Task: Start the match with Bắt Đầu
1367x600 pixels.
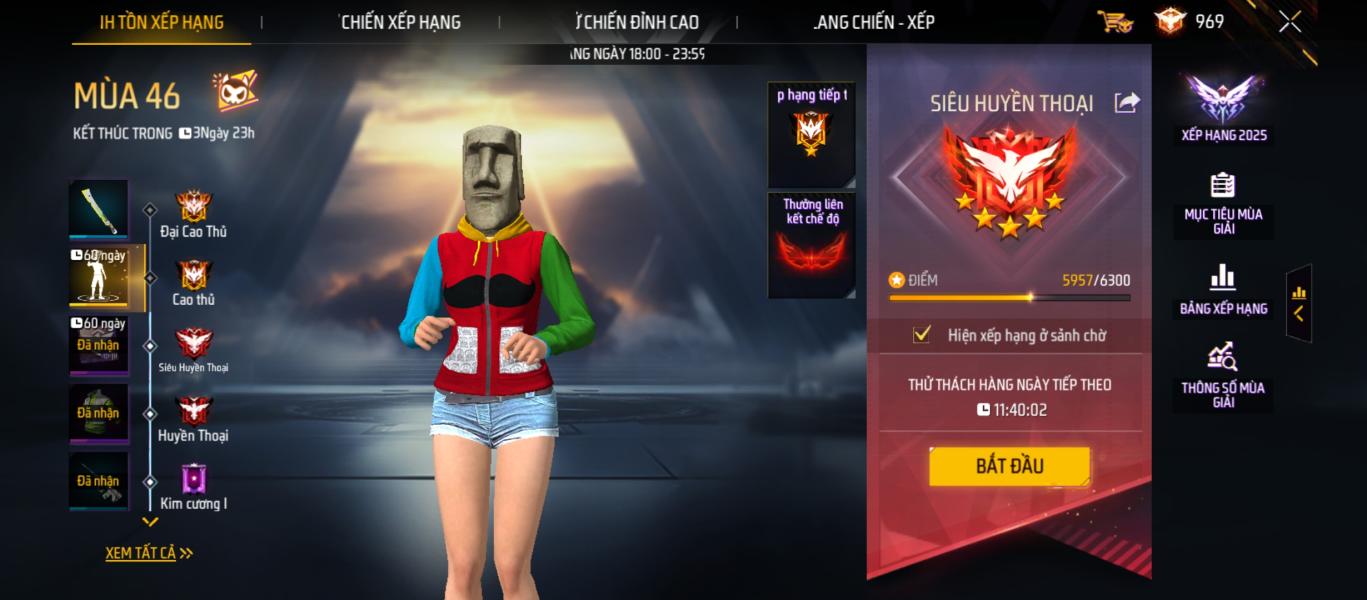Action: point(1009,466)
